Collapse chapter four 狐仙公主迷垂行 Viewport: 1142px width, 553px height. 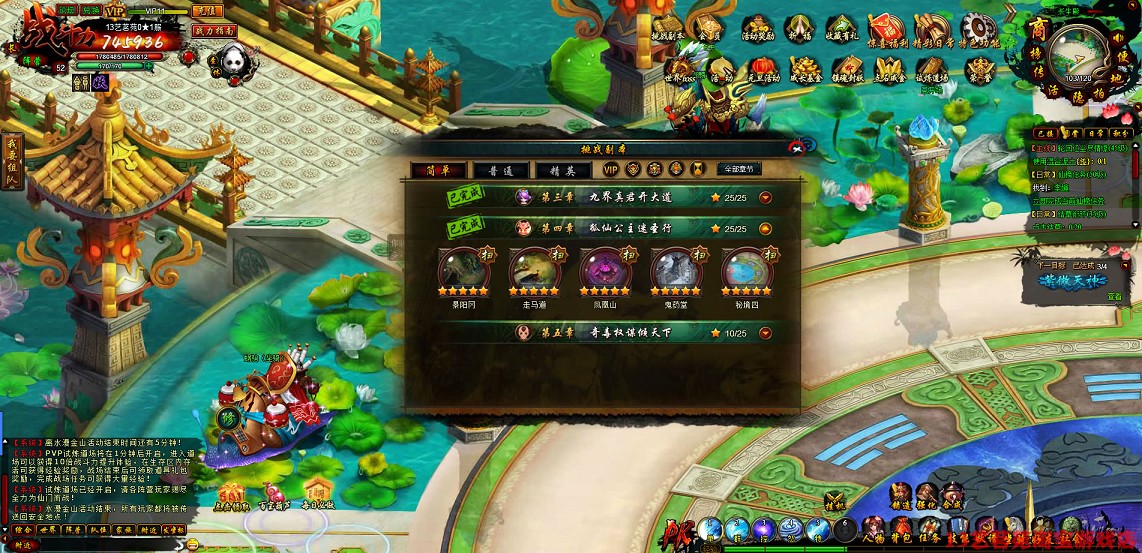click(x=766, y=228)
